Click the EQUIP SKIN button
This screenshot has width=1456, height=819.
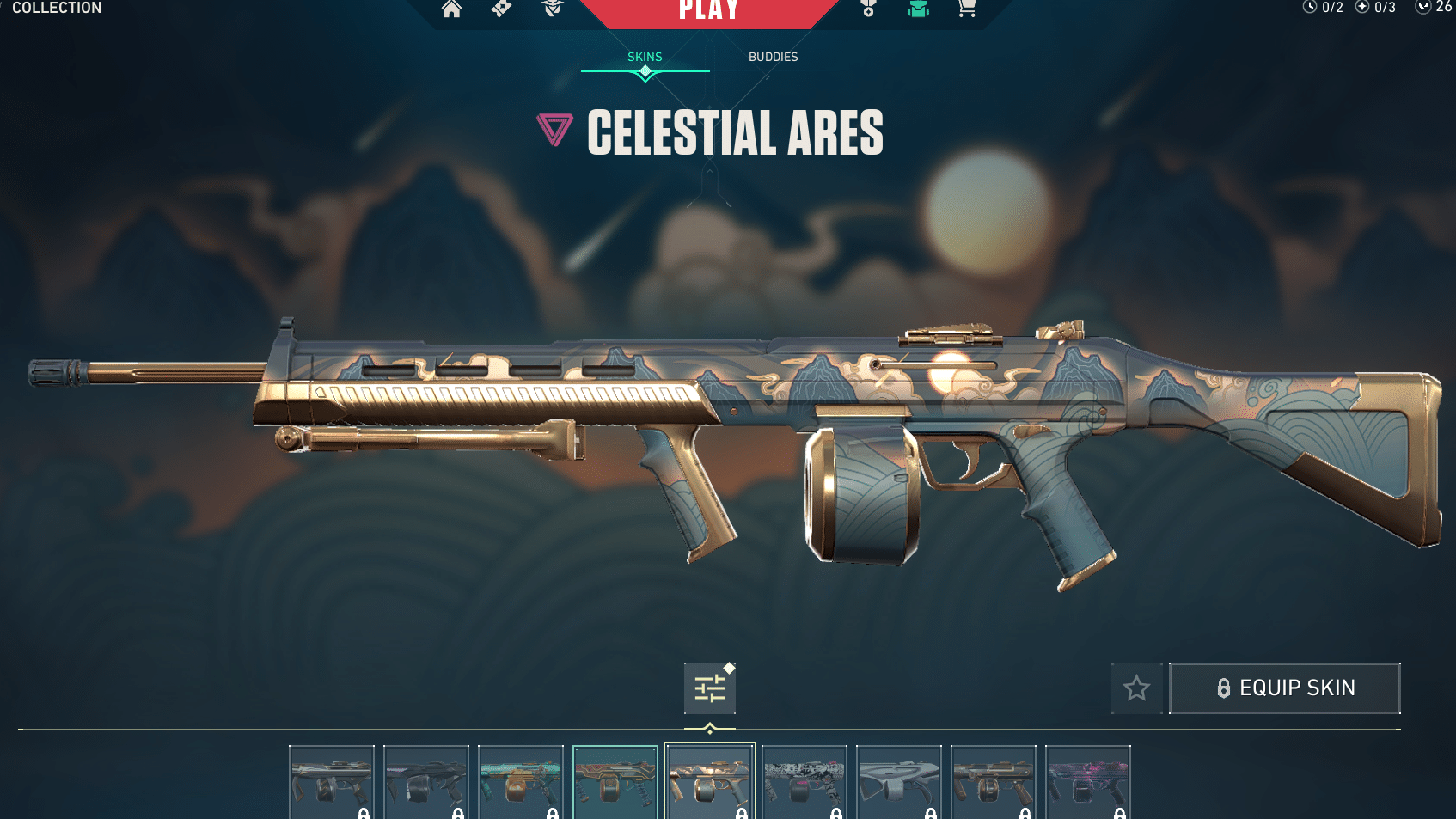point(1284,688)
